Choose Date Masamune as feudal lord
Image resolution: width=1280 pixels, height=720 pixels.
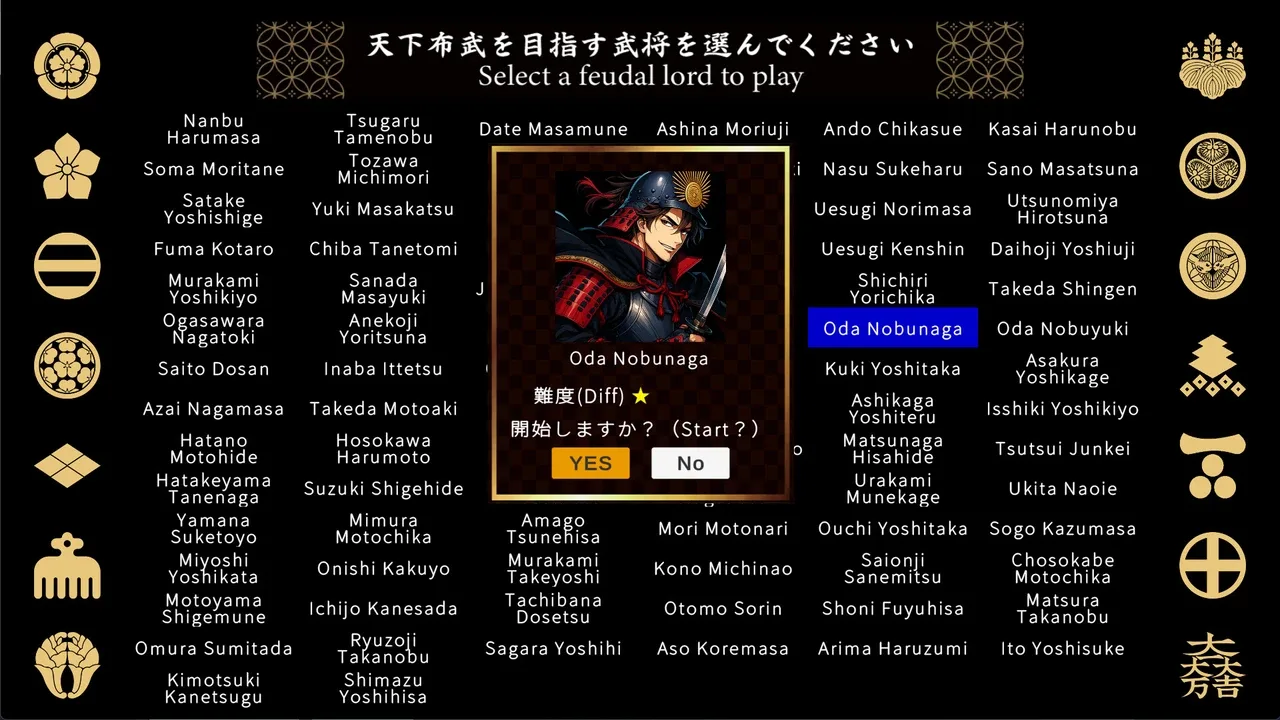[x=553, y=129]
